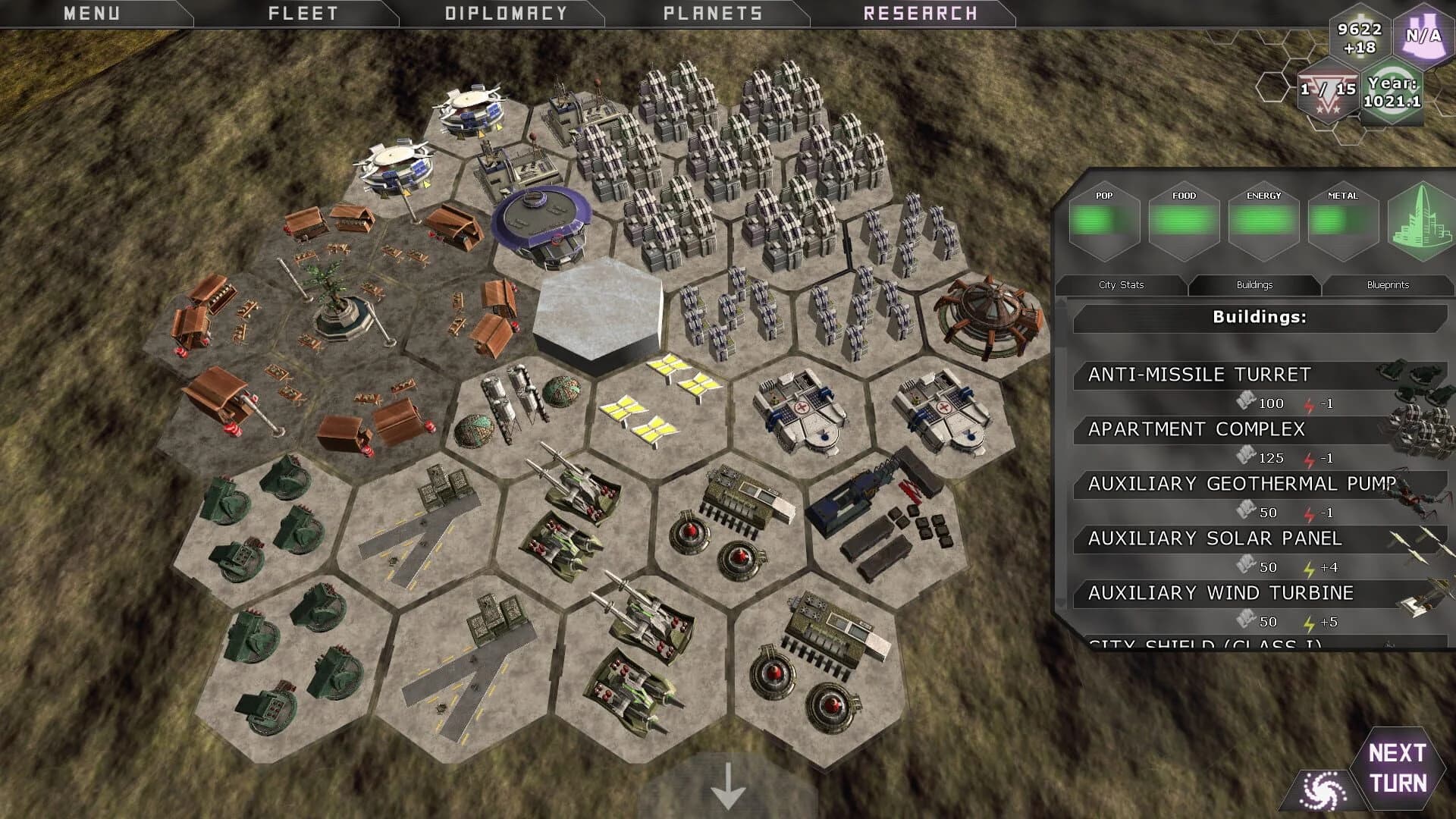This screenshot has height=819, width=1456.
Task: Click the down arrow at screen bottom
Action: point(728,787)
